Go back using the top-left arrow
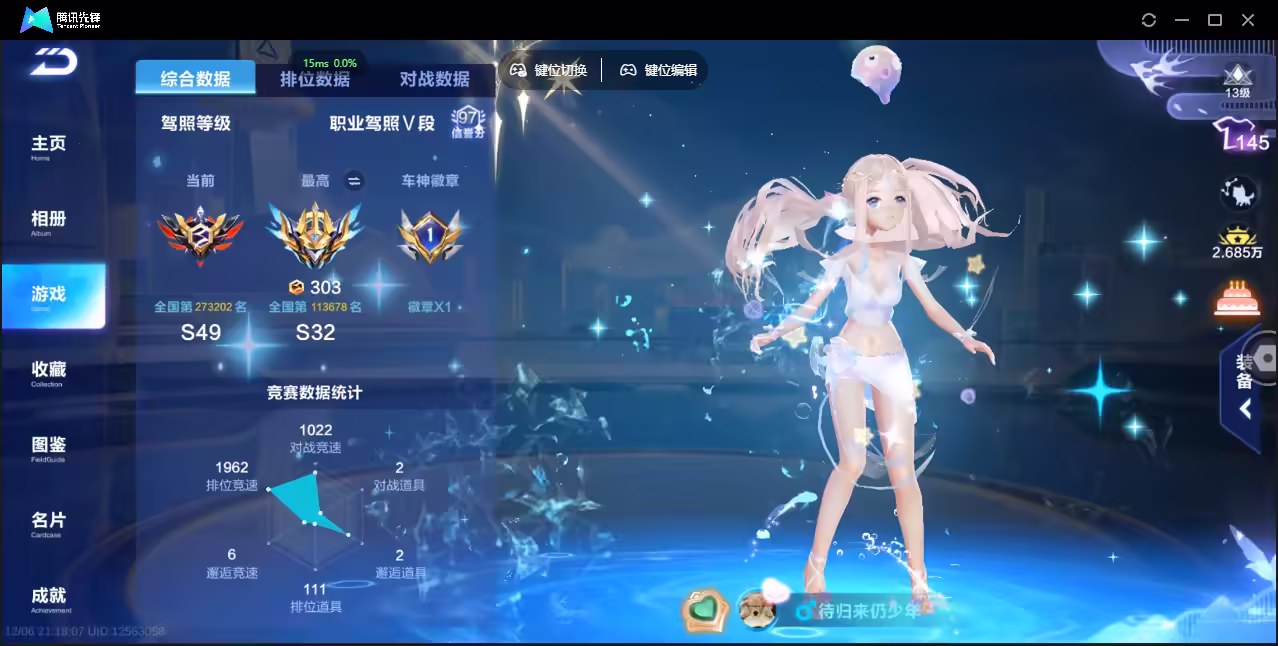Viewport: 1278px width, 646px height. (x=53, y=61)
